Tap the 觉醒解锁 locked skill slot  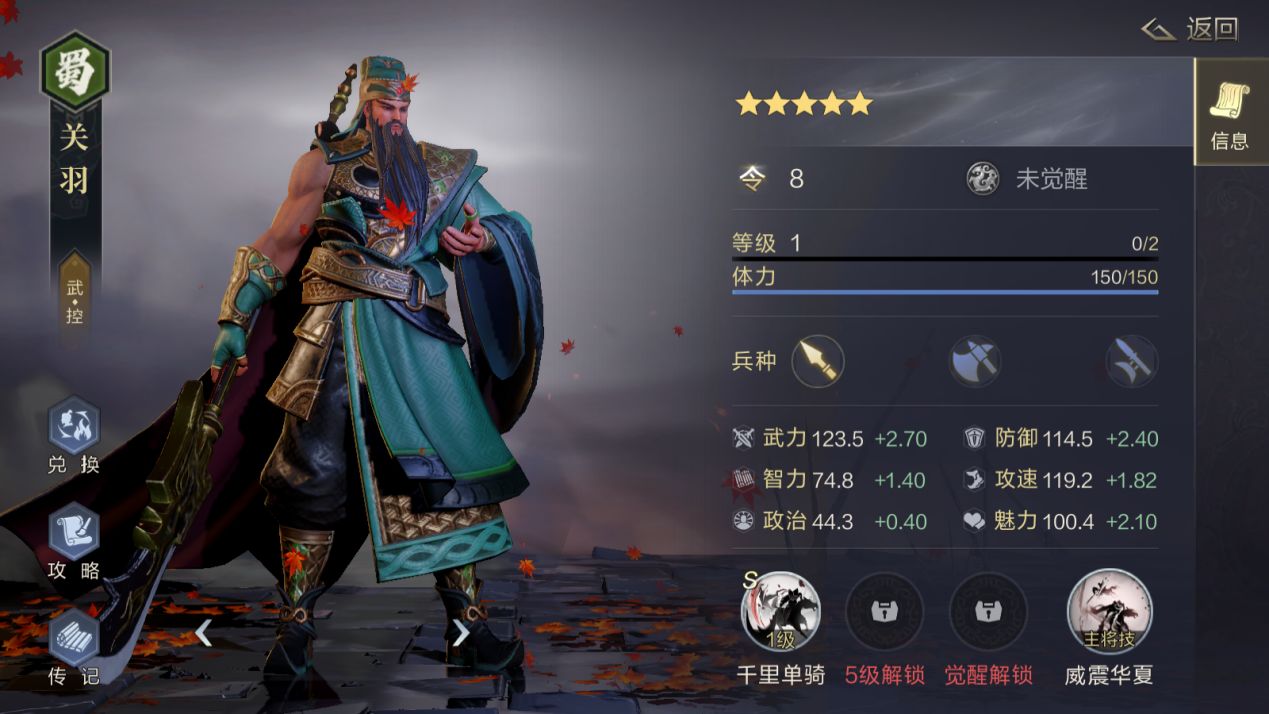click(988, 611)
